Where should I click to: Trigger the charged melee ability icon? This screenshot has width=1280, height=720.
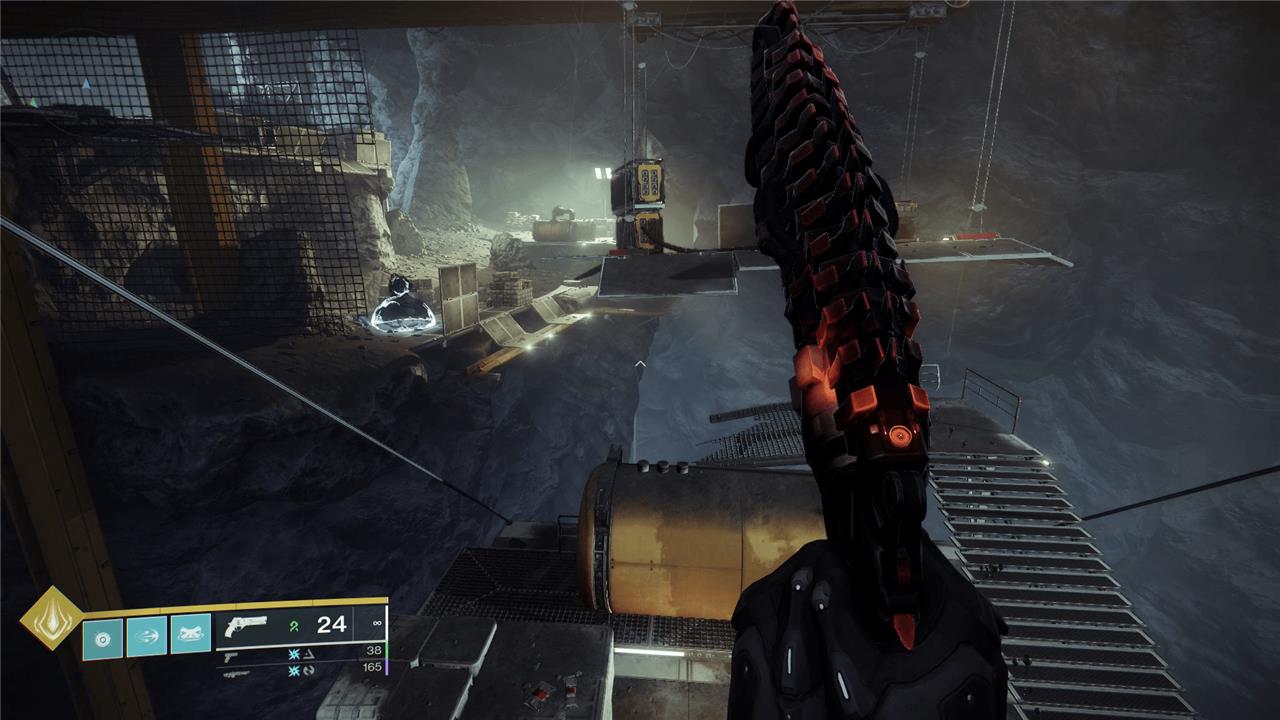point(146,637)
